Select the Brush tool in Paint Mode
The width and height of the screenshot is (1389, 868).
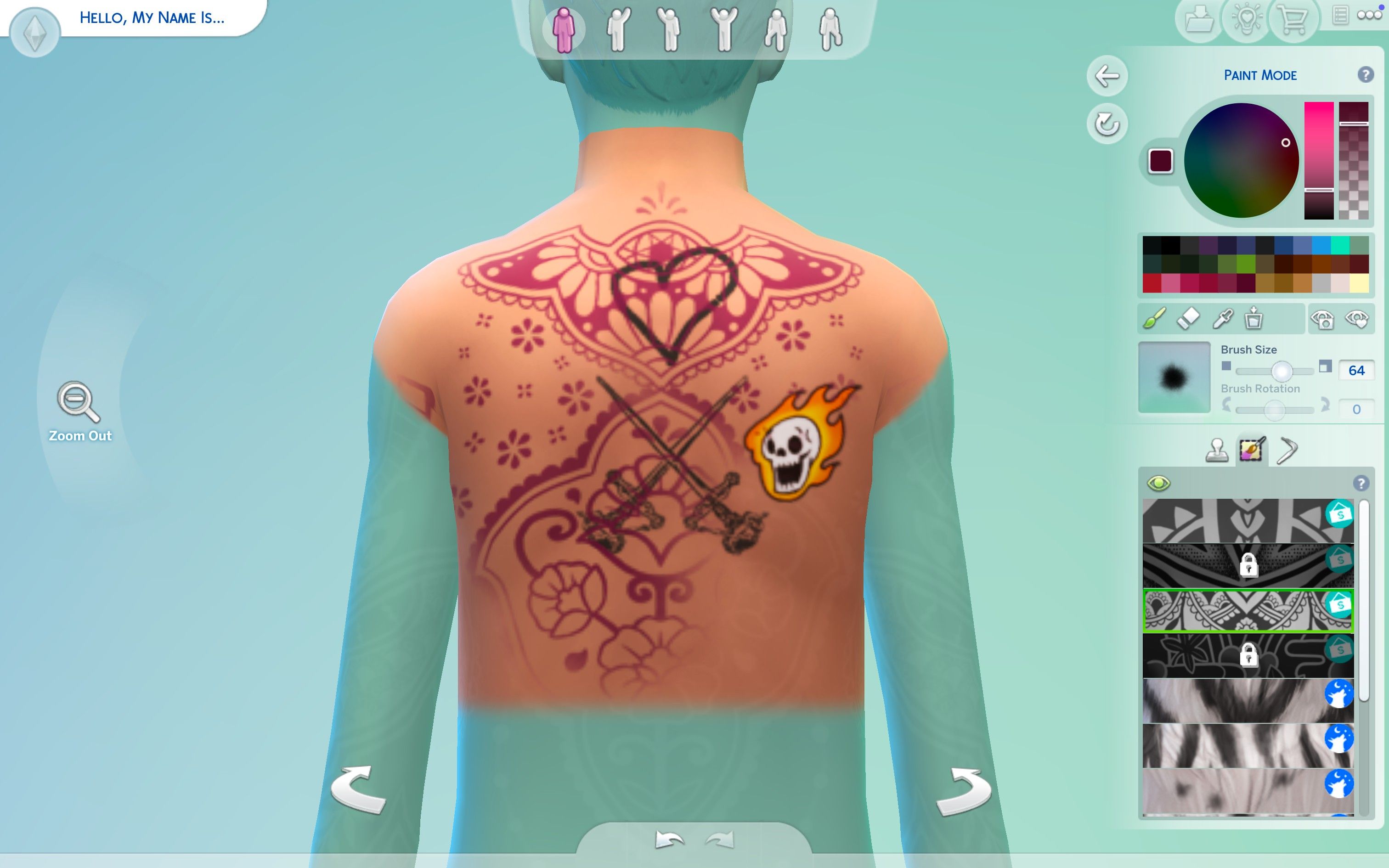click(x=1154, y=319)
